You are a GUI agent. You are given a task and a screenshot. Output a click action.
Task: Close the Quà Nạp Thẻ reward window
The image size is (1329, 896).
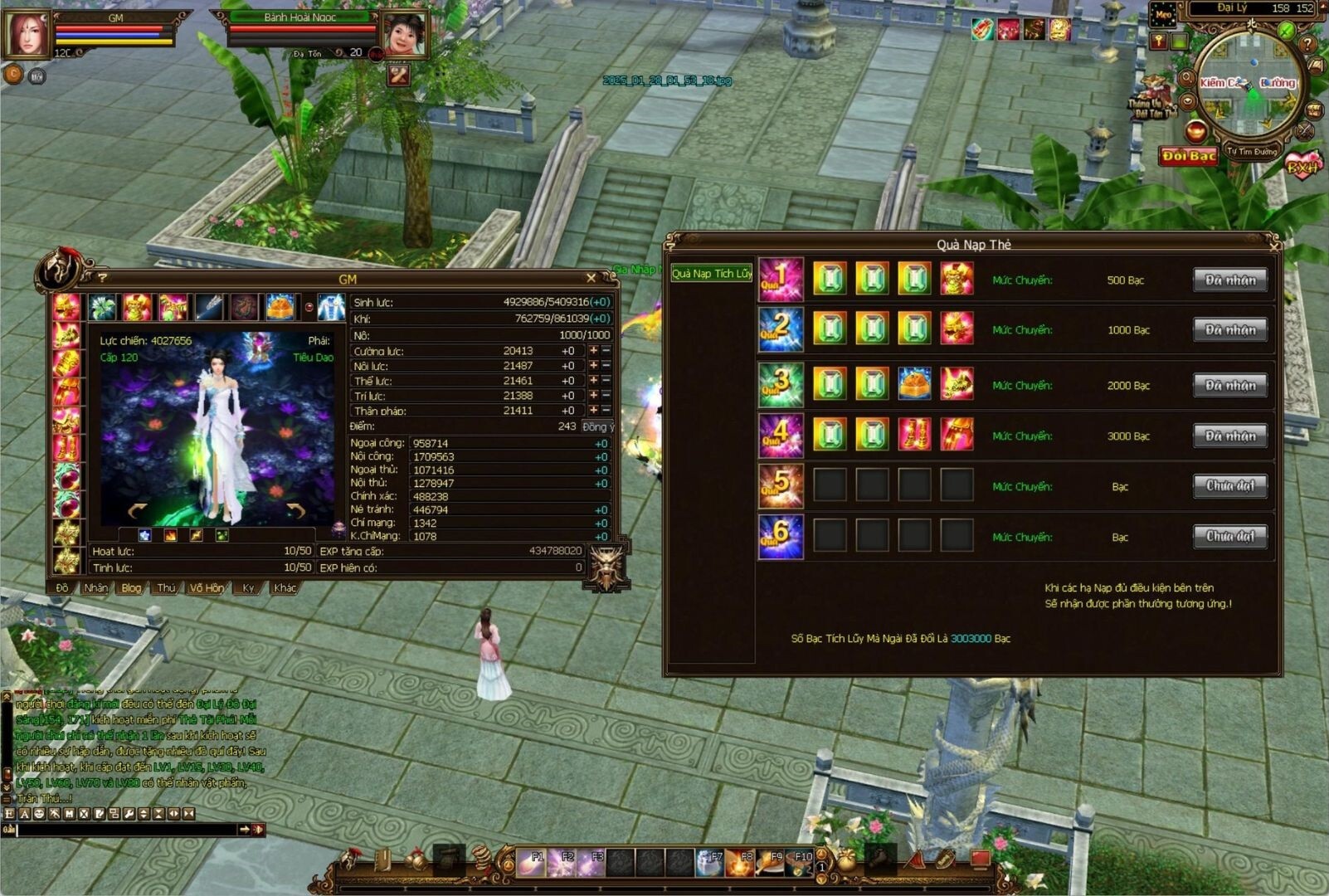click(1273, 246)
